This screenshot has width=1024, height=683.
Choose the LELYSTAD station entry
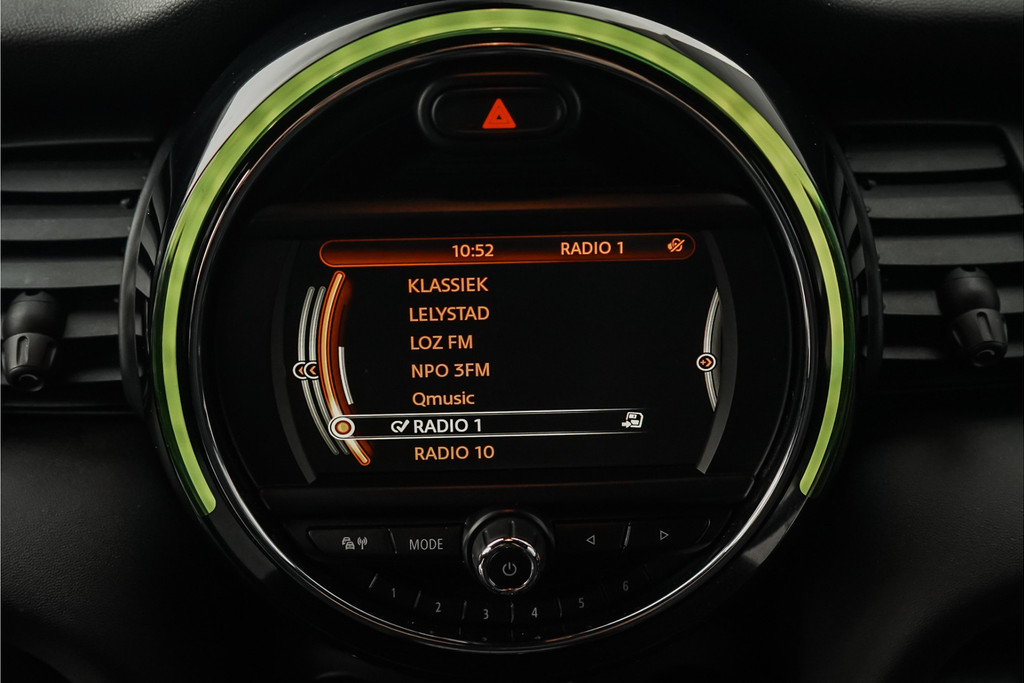[449, 314]
